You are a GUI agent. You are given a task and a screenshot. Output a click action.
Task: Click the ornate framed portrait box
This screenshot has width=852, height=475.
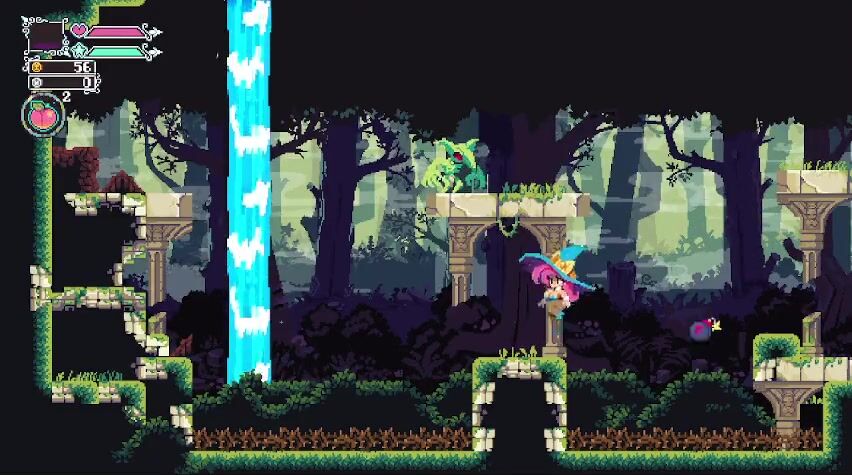pos(43,37)
